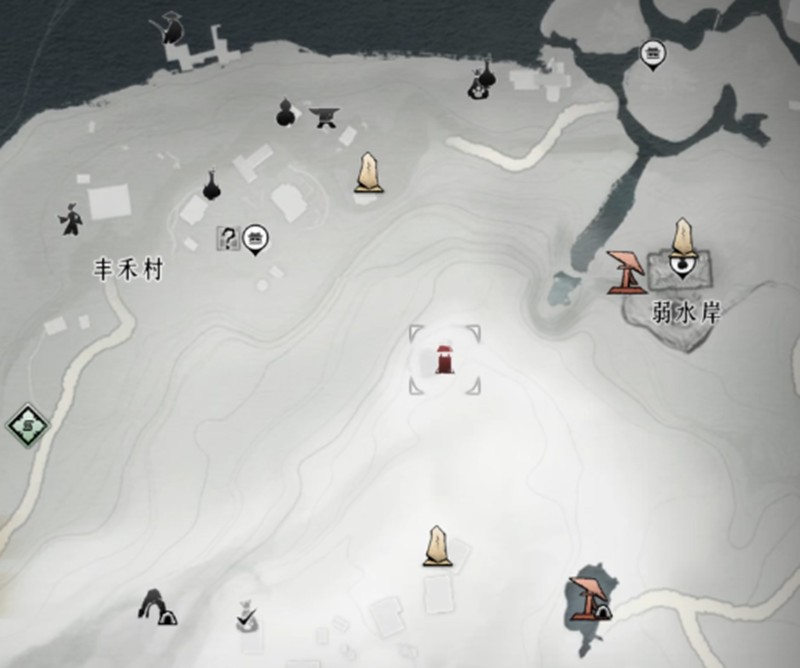This screenshot has width=800, height=668.
Task: Select the eye marker at 弱水岸
Action: 684,266
